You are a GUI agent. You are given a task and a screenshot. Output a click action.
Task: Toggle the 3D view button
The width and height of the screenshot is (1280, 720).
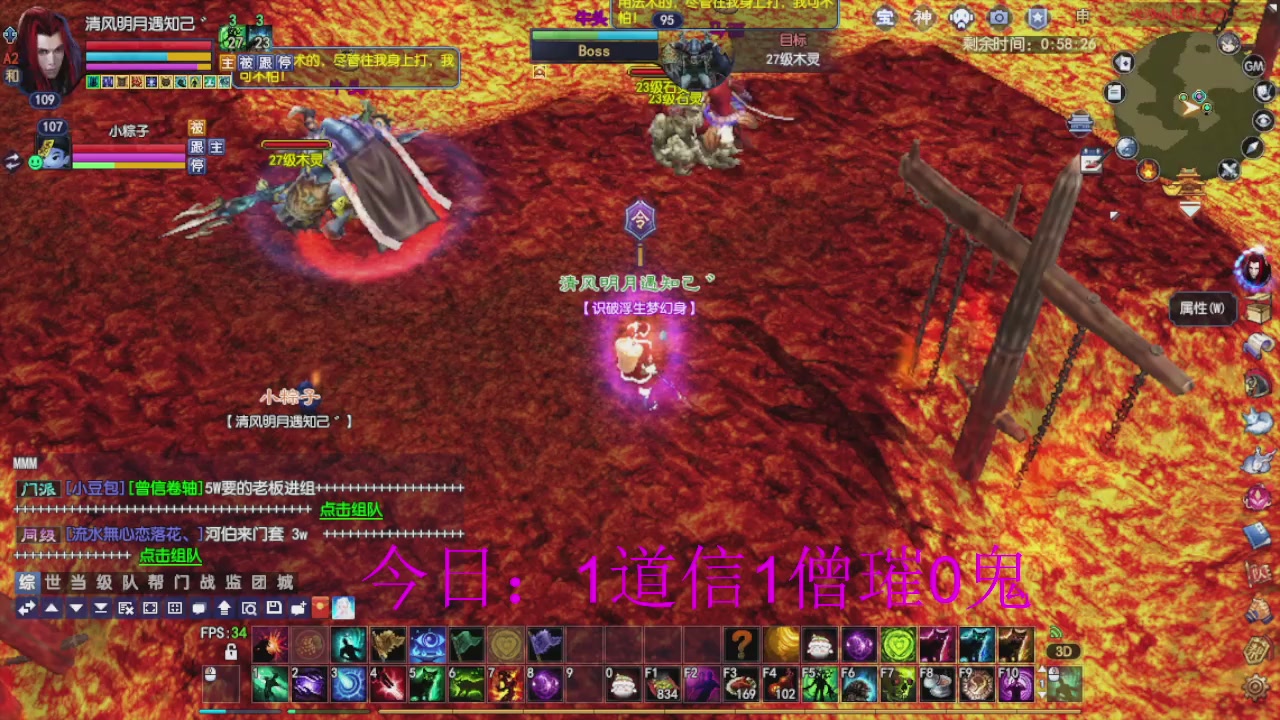point(1062,651)
